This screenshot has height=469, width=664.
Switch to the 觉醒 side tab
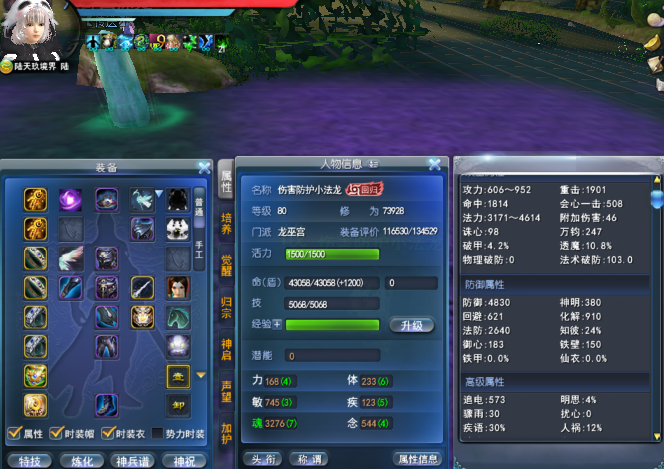coord(227,266)
